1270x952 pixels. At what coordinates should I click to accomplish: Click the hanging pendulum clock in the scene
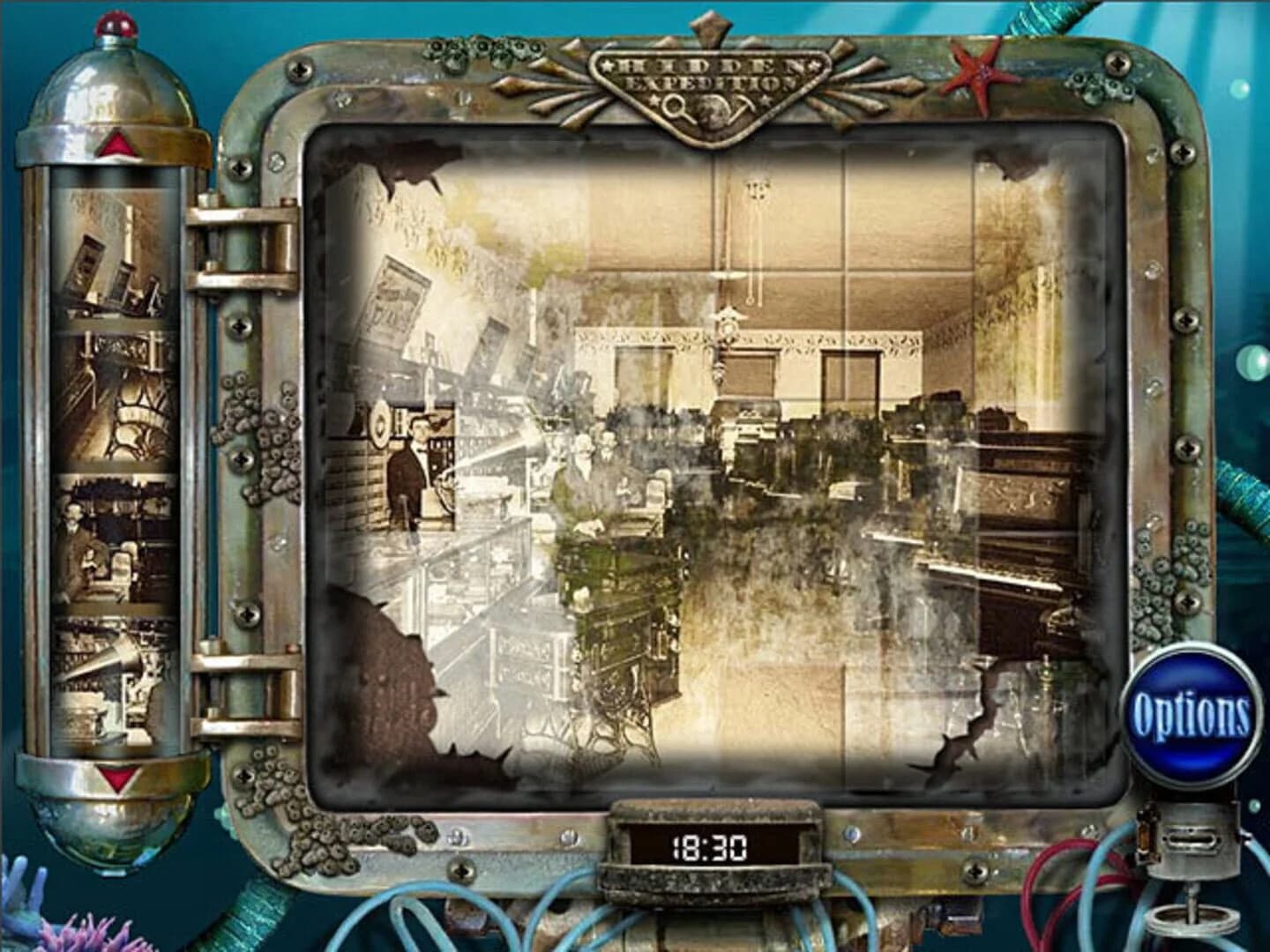(x=727, y=326)
